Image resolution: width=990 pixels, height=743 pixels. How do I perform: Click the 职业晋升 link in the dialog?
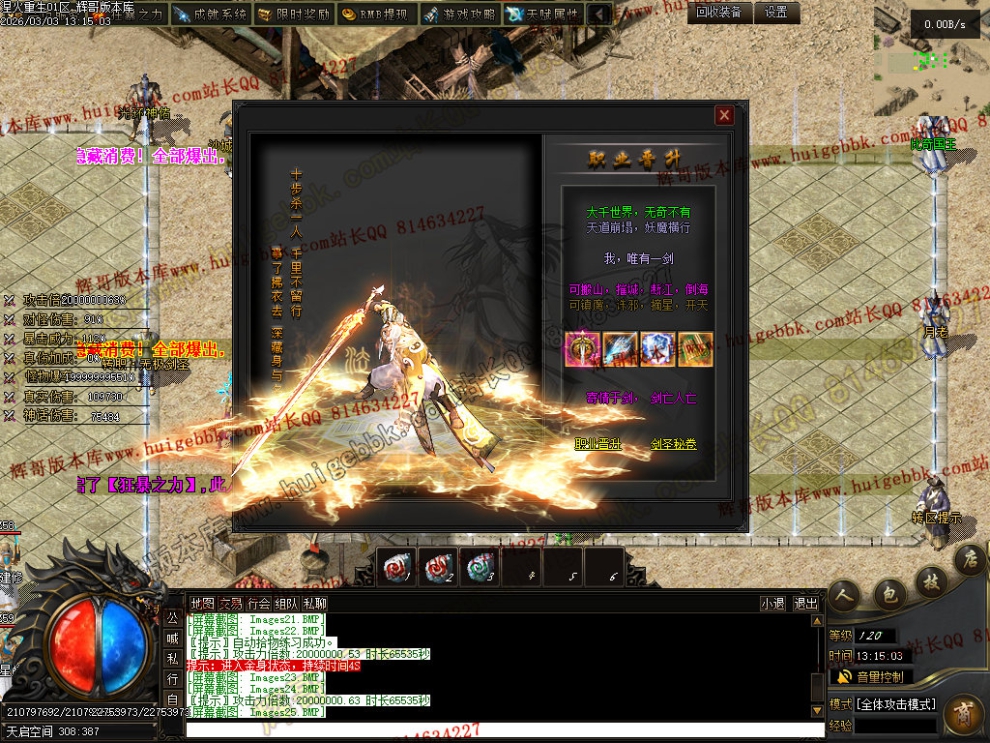(598, 444)
